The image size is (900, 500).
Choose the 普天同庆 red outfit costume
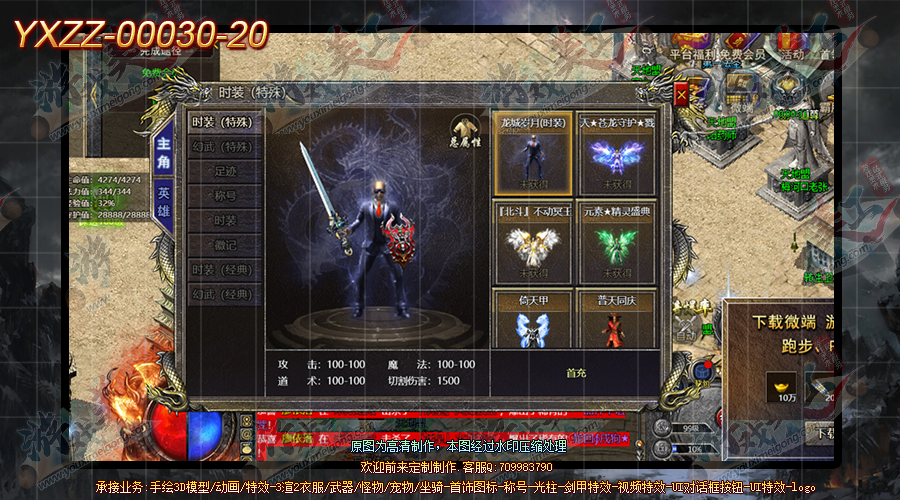(616, 320)
